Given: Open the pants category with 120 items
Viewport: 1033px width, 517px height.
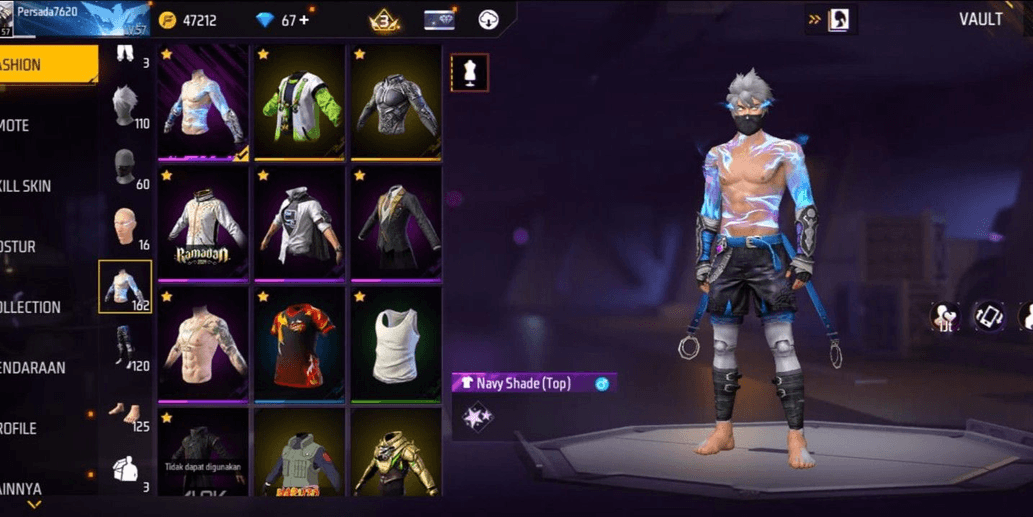Looking at the screenshot, I should coord(125,347).
